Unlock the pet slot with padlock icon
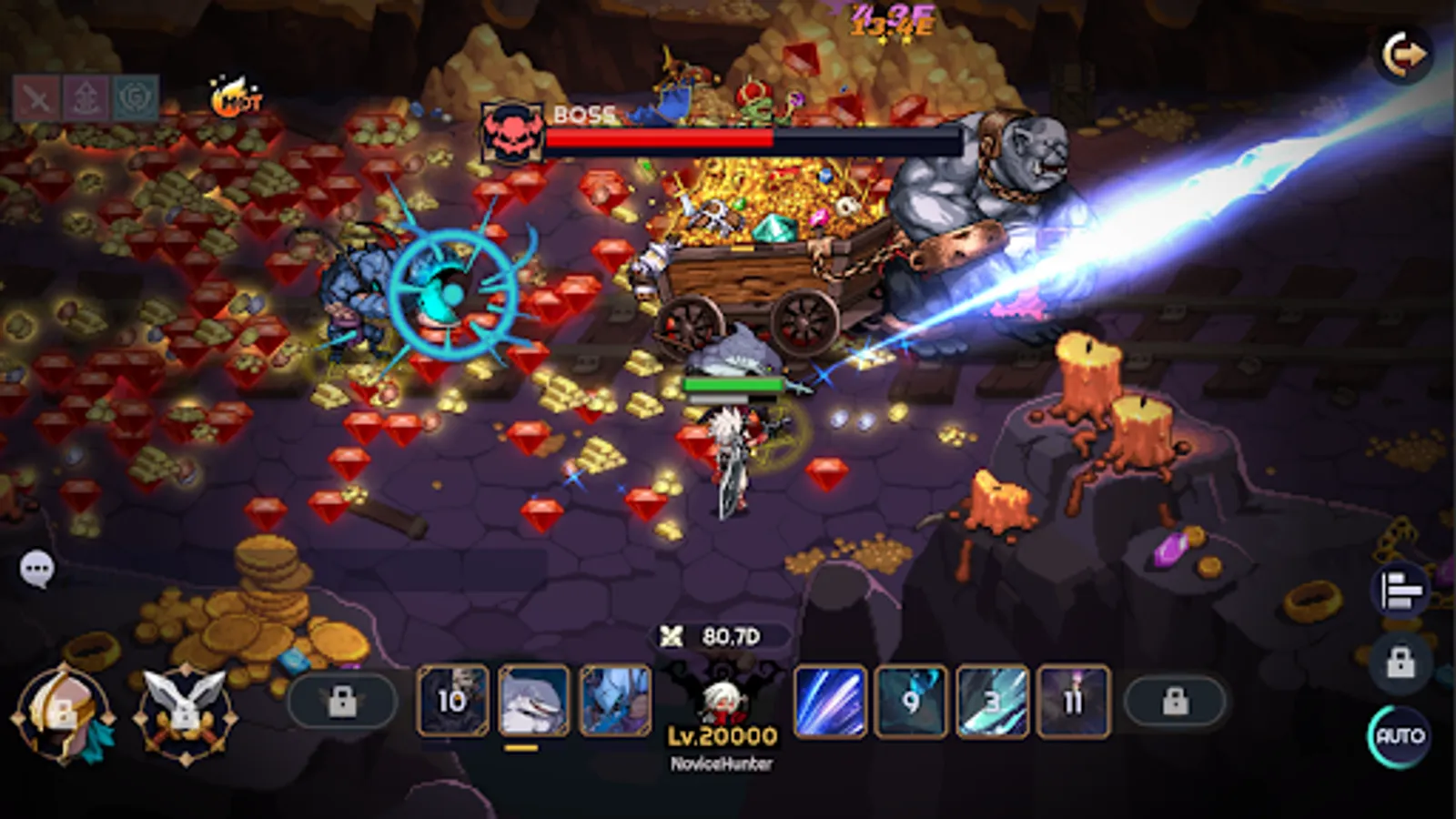Image resolution: width=1456 pixels, height=819 pixels. (x=343, y=701)
